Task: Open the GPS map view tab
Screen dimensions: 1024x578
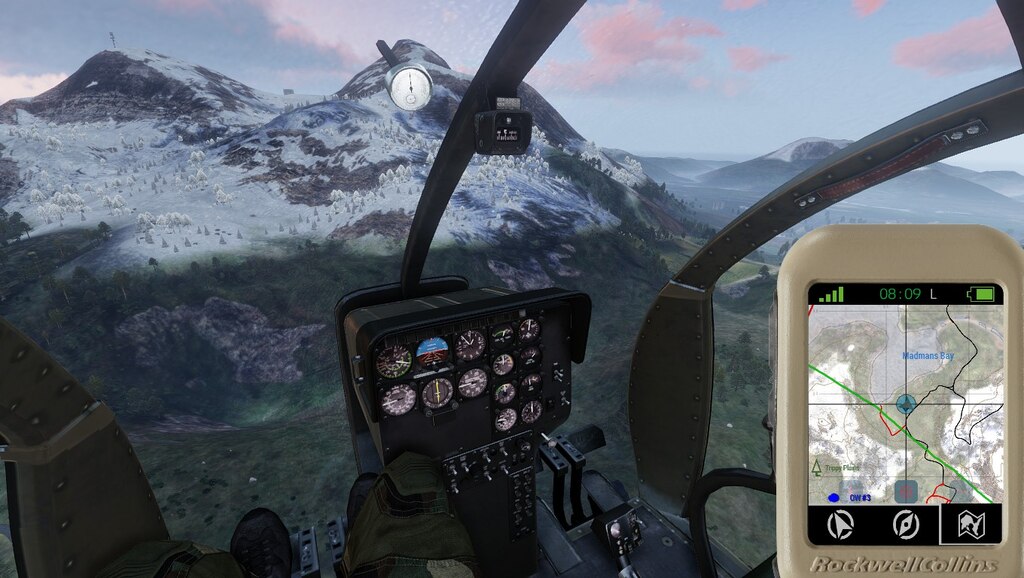Action: pyautogui.click(x=971, y=523)
